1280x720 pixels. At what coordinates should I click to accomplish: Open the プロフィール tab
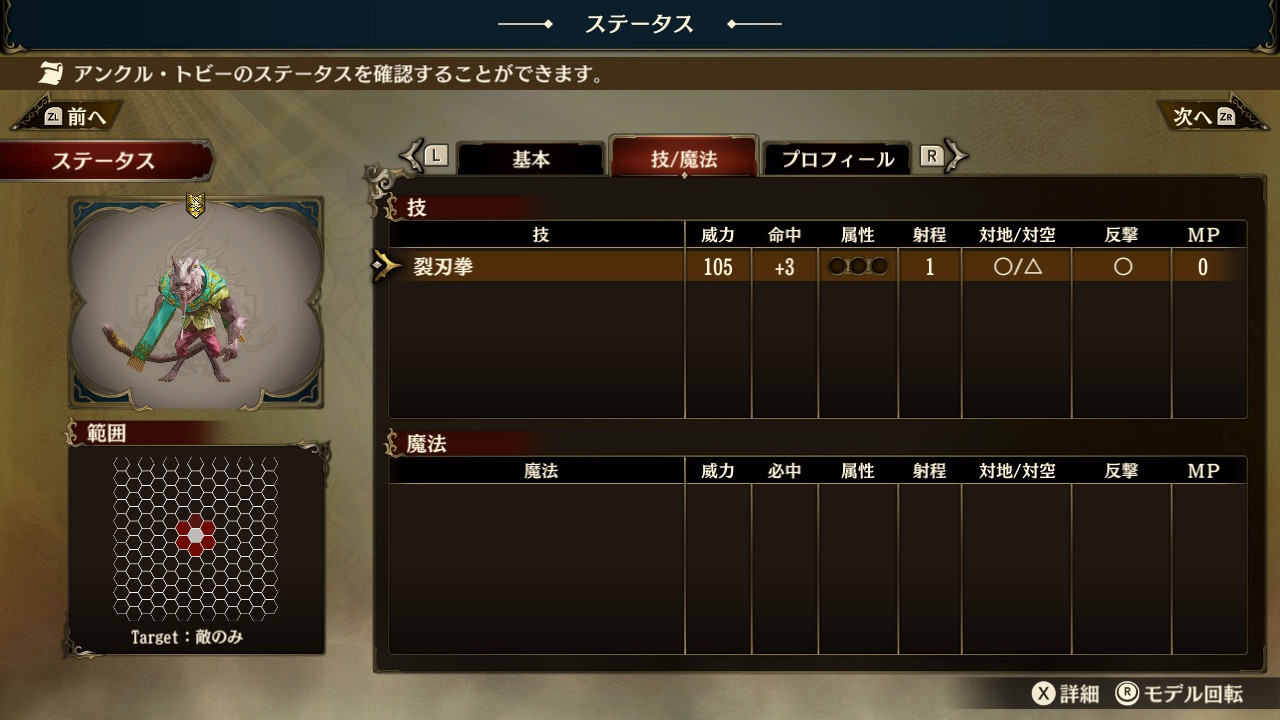click(837, 159)
